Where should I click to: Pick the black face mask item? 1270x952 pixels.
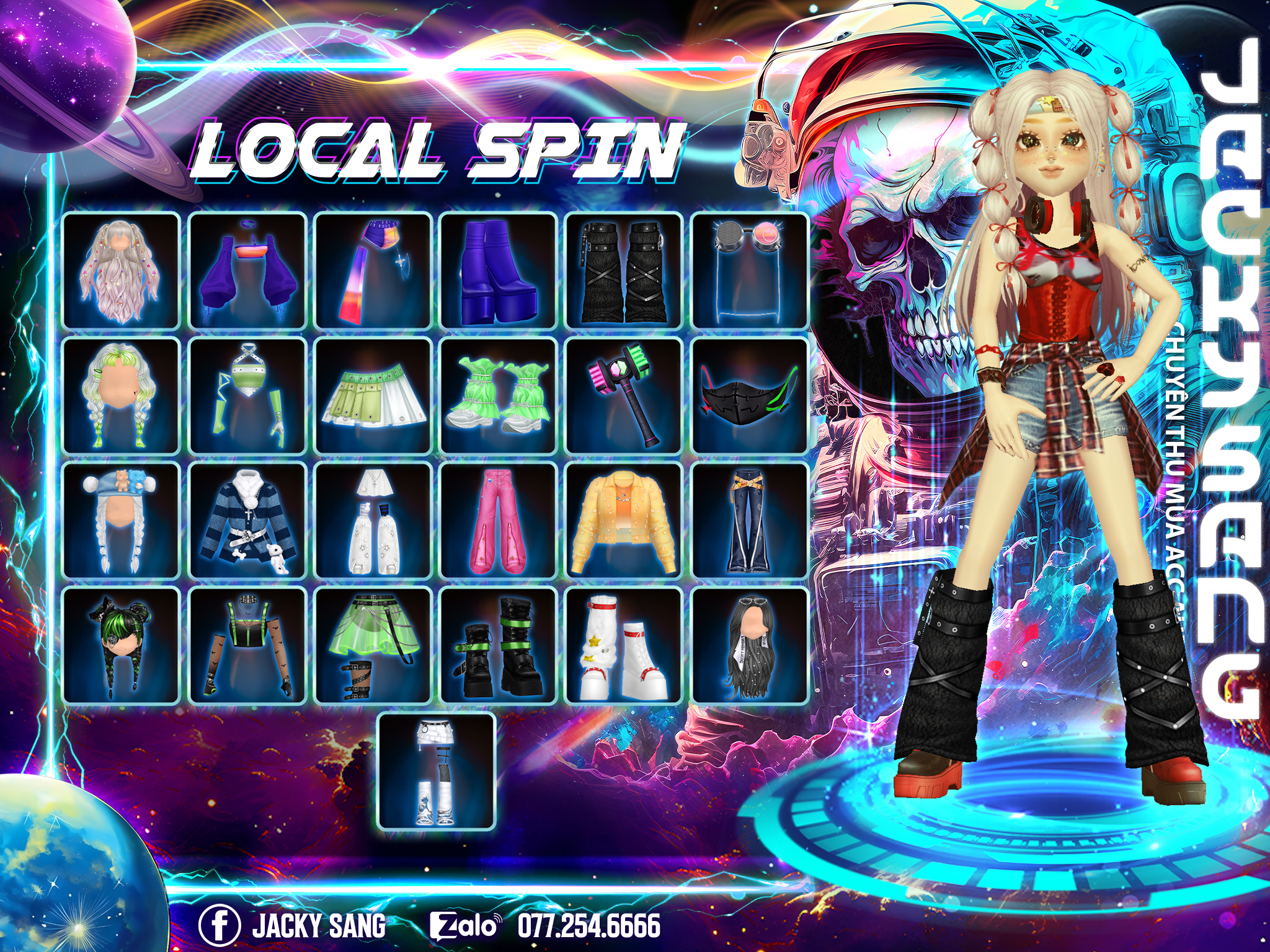750,396
